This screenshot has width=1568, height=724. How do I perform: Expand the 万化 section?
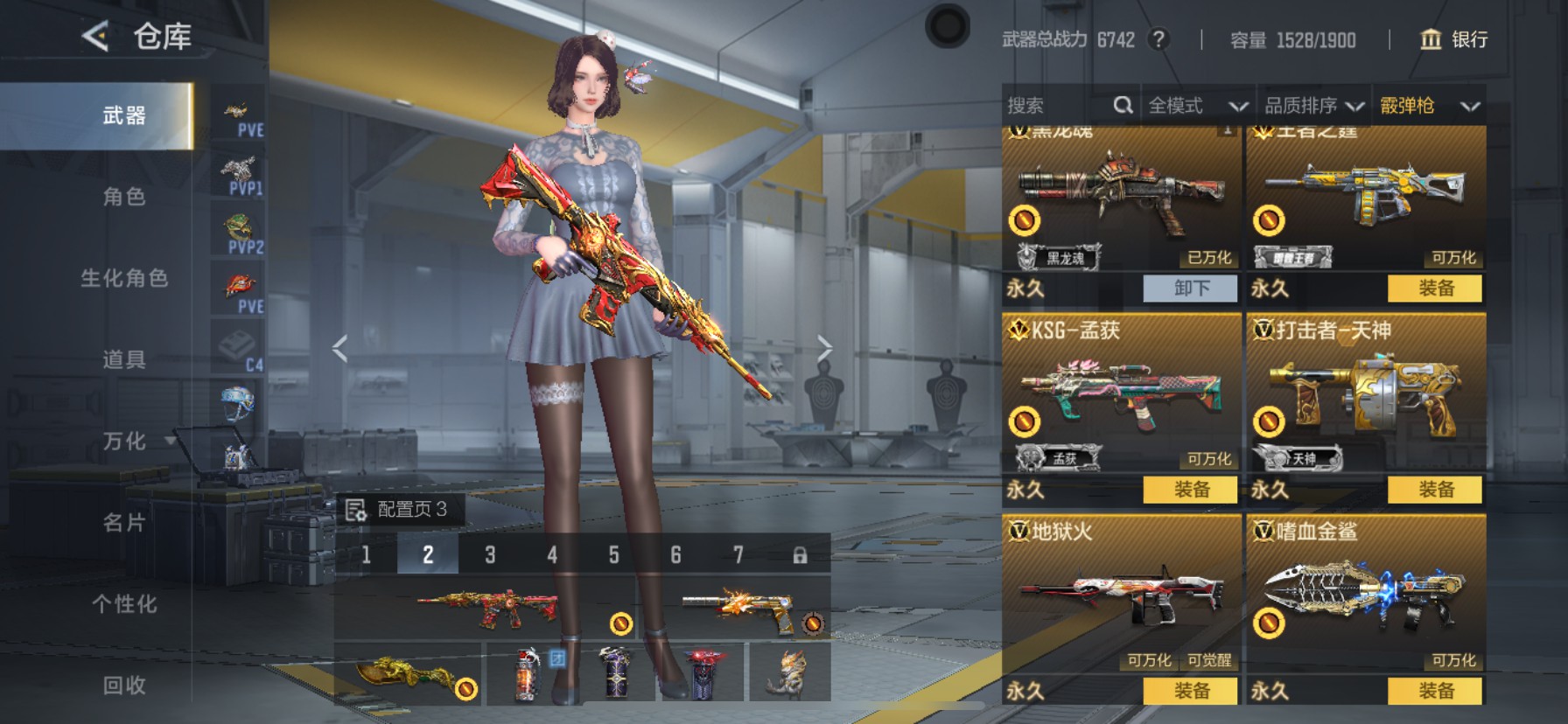(131, 442)
